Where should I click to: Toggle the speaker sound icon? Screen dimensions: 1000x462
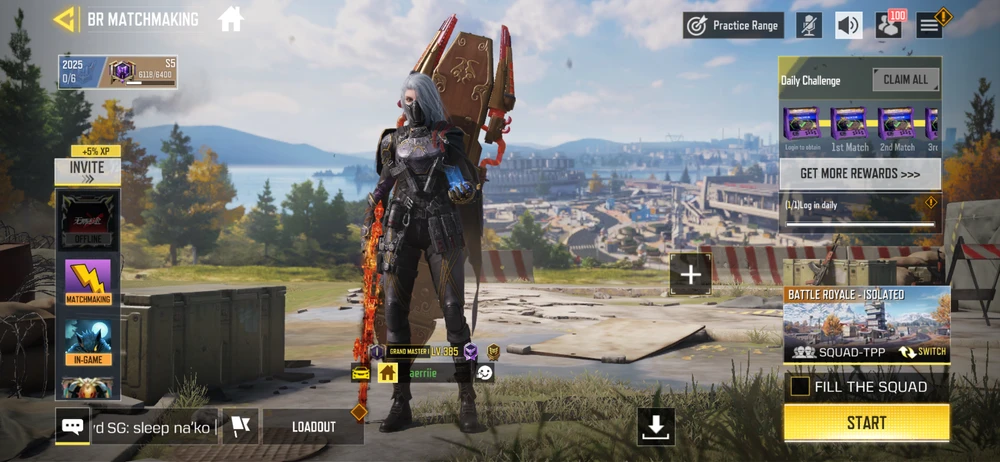[x=849, y=25]
